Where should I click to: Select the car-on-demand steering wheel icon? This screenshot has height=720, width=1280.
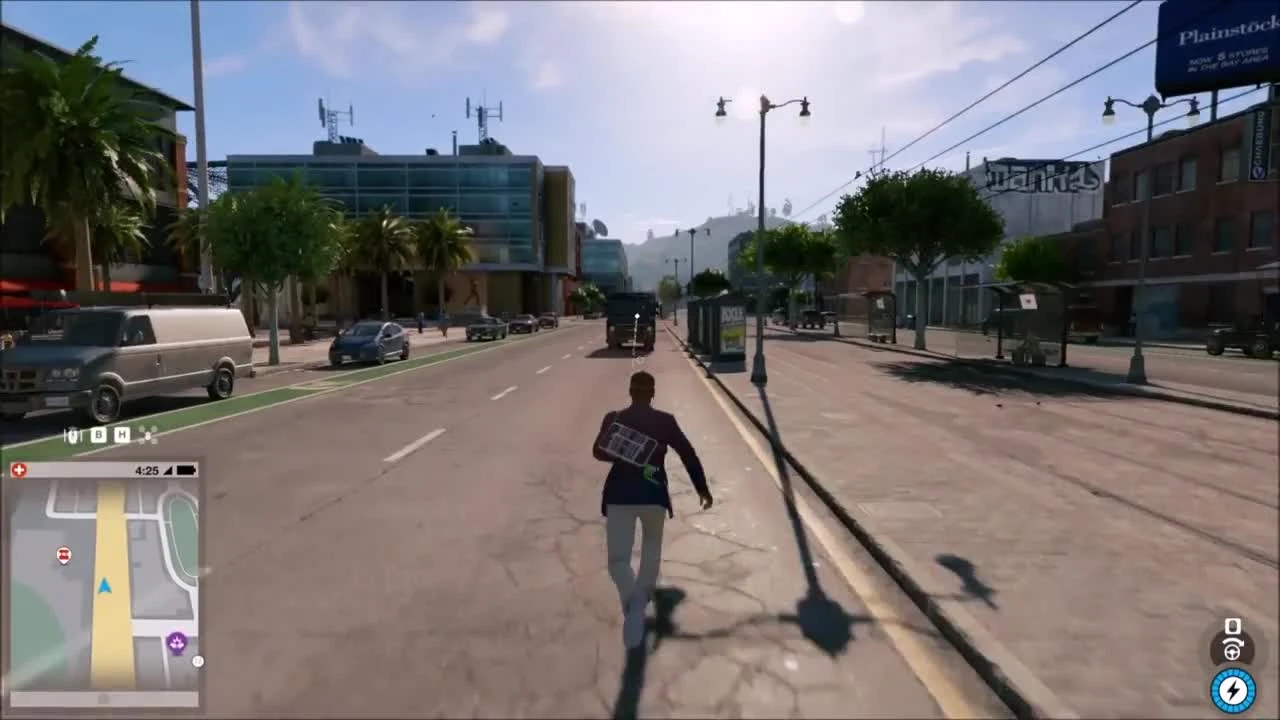(x=1232, y=653)
